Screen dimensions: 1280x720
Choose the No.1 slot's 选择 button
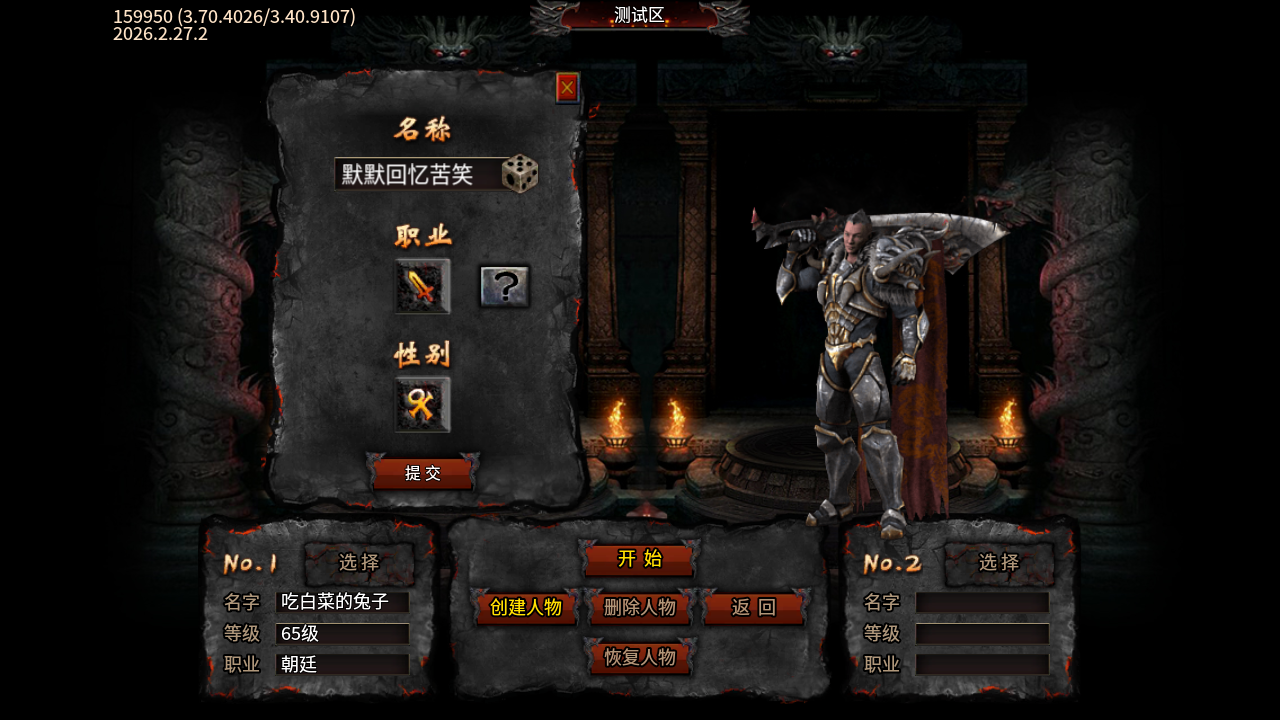(359, 563)
